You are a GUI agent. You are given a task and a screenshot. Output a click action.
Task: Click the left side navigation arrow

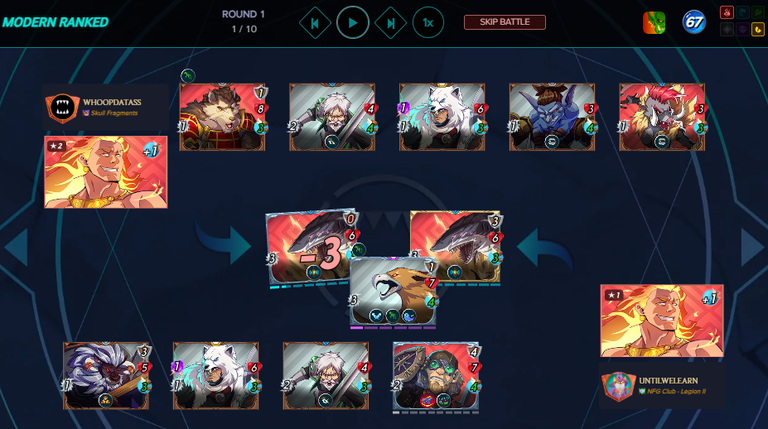coord(15,247)
